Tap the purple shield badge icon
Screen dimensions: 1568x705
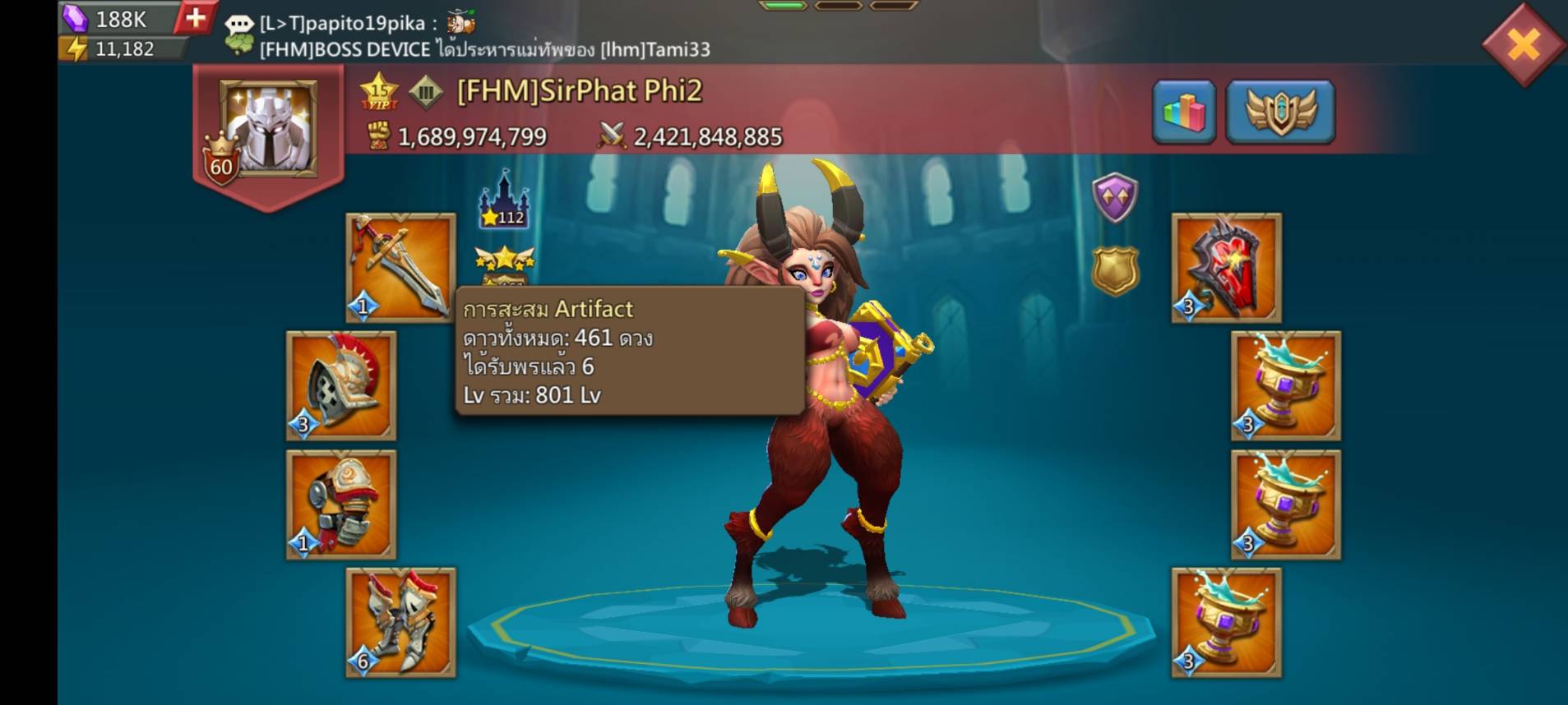pos(1114,197)
